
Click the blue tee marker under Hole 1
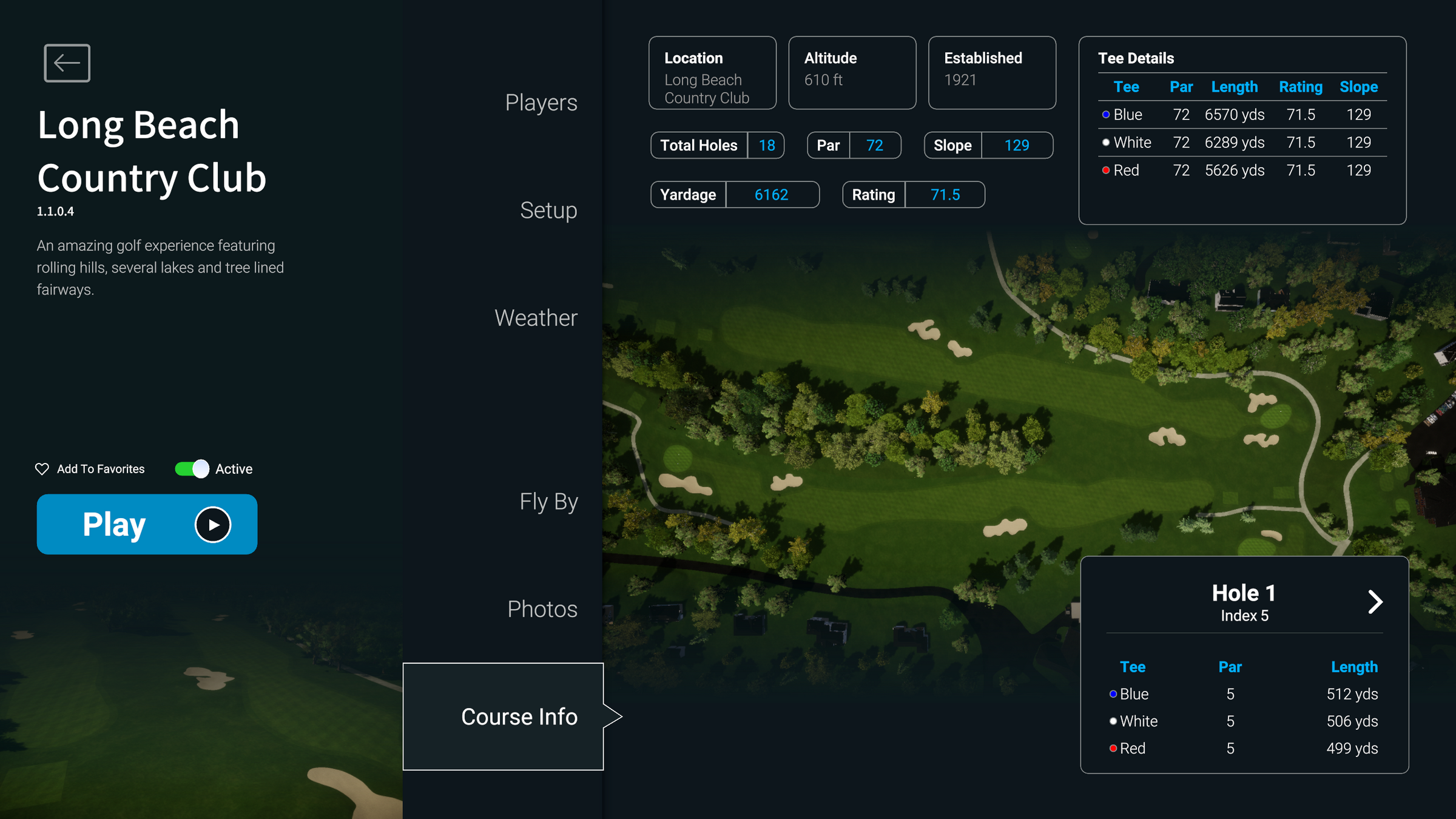[x=1113, y=693]
